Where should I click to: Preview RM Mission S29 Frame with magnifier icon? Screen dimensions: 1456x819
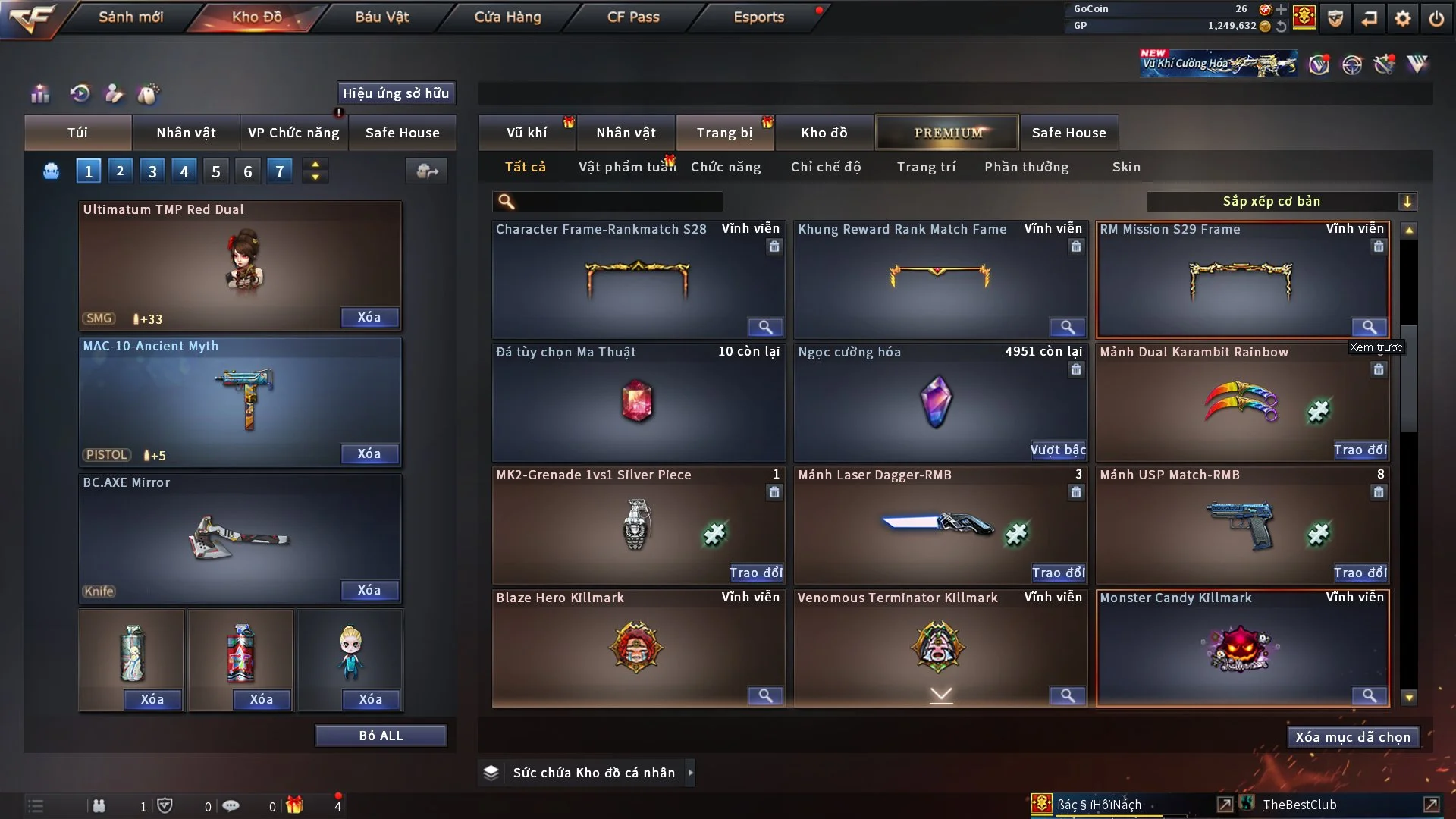coord(1370,328)
